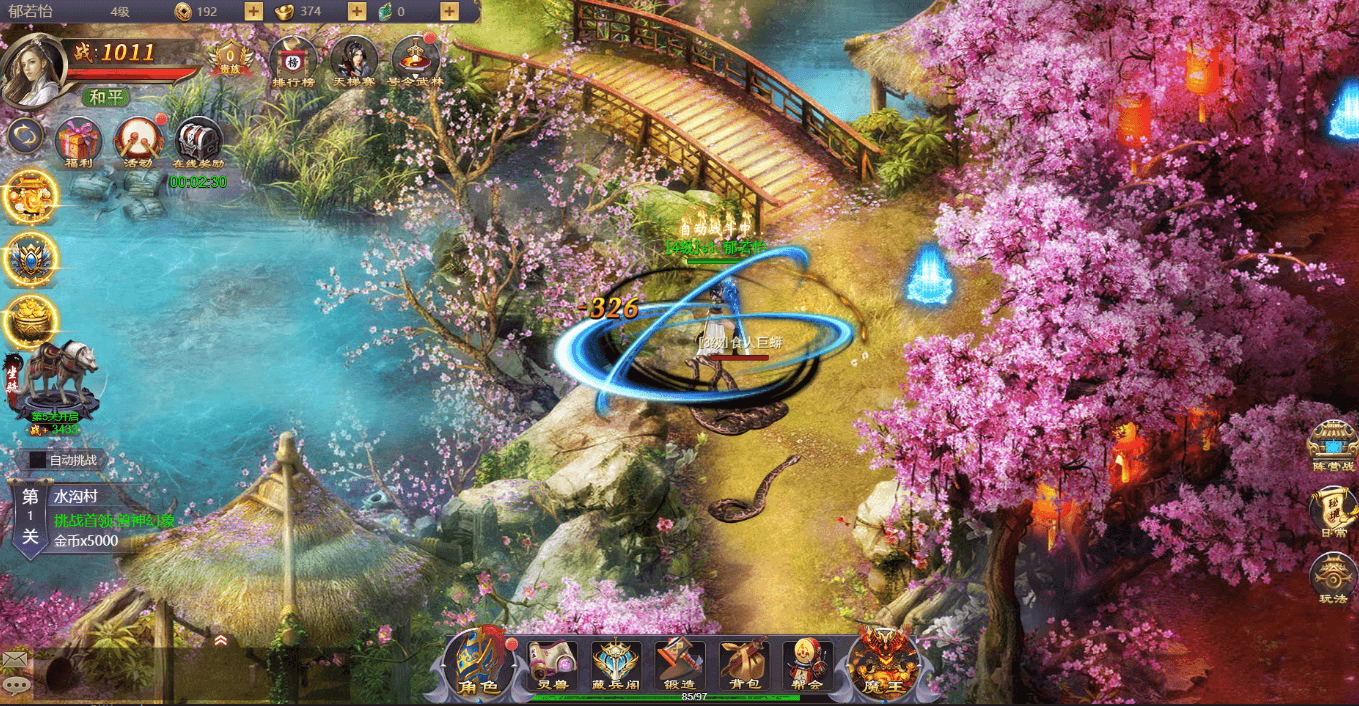Open the 贵族 noble rank badge

(x=230, y=59)
